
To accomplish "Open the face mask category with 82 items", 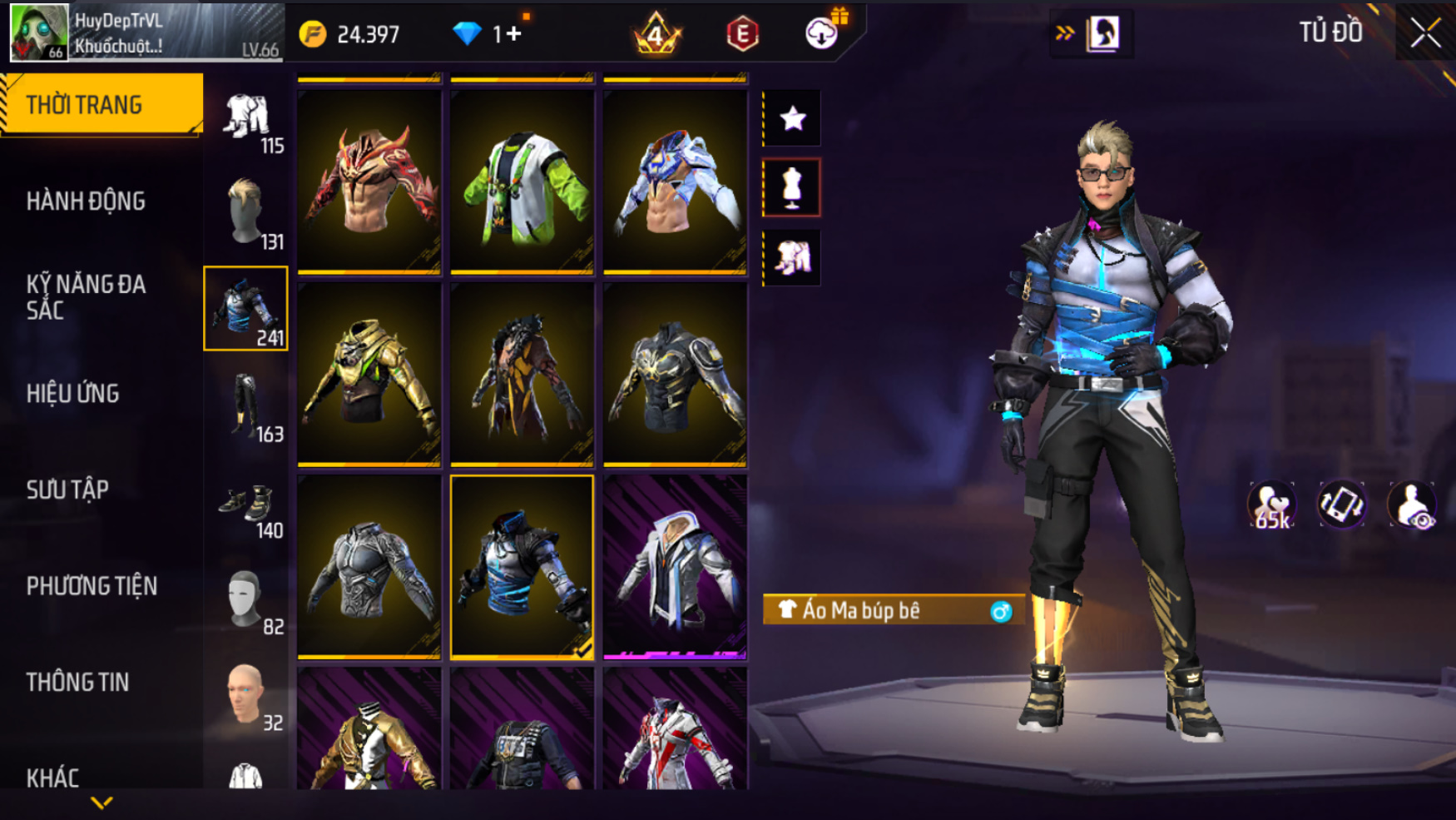I will click(x=246, y=599).
